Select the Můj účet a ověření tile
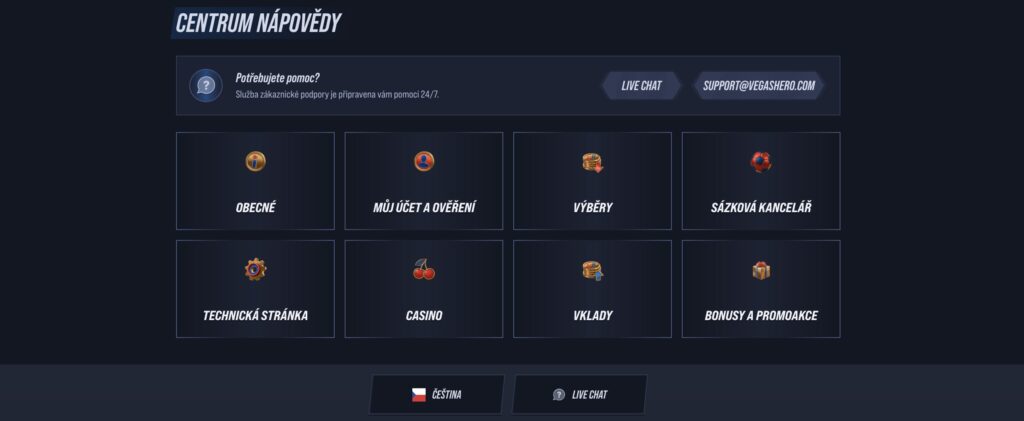This screenshot has width=1024, height=421. tap(424, 181)
